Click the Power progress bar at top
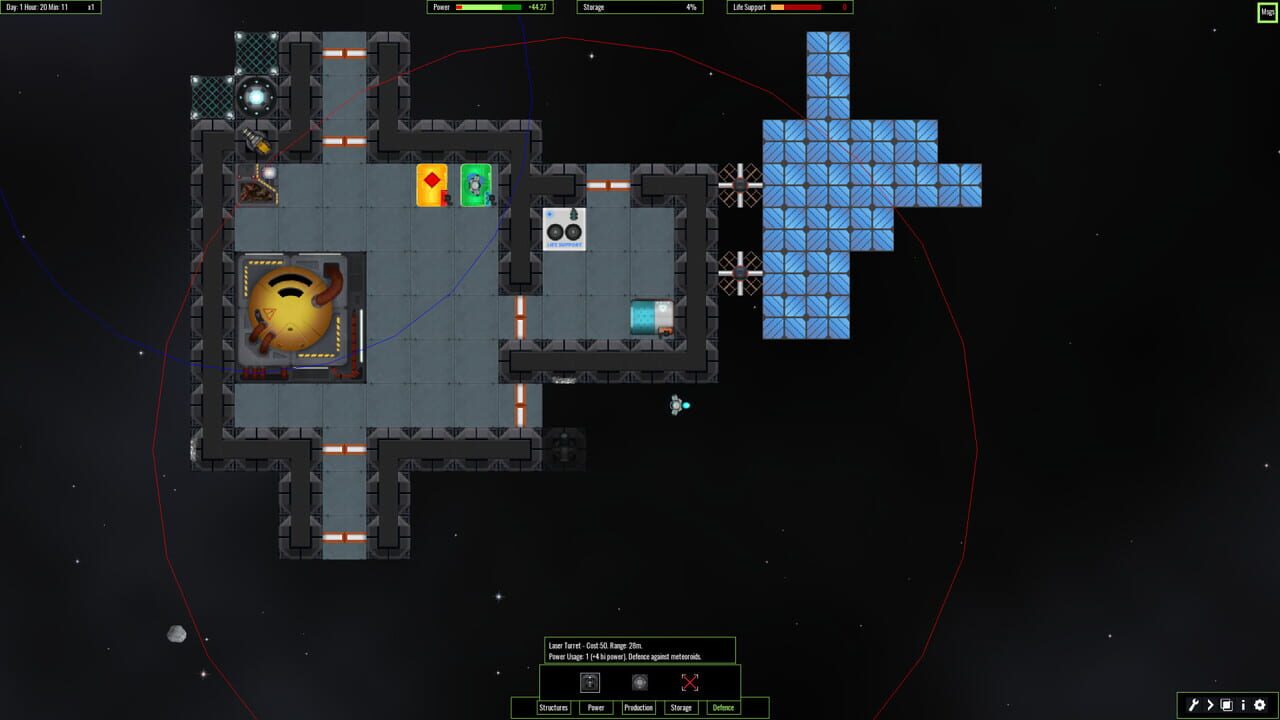Viewport: 1280px width, 720px height. point(488,7)
